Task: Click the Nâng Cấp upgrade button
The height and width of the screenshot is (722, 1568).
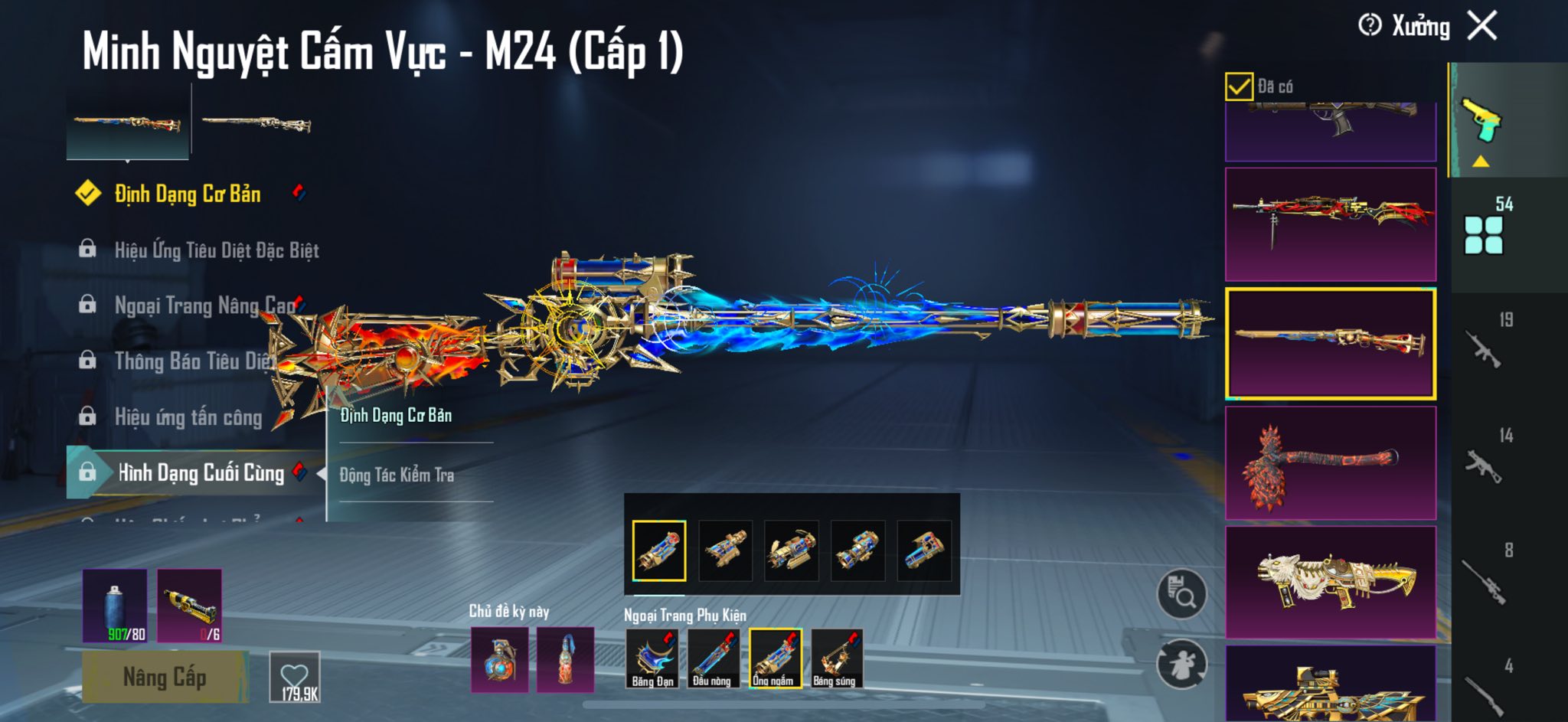Action: [165, 677]
